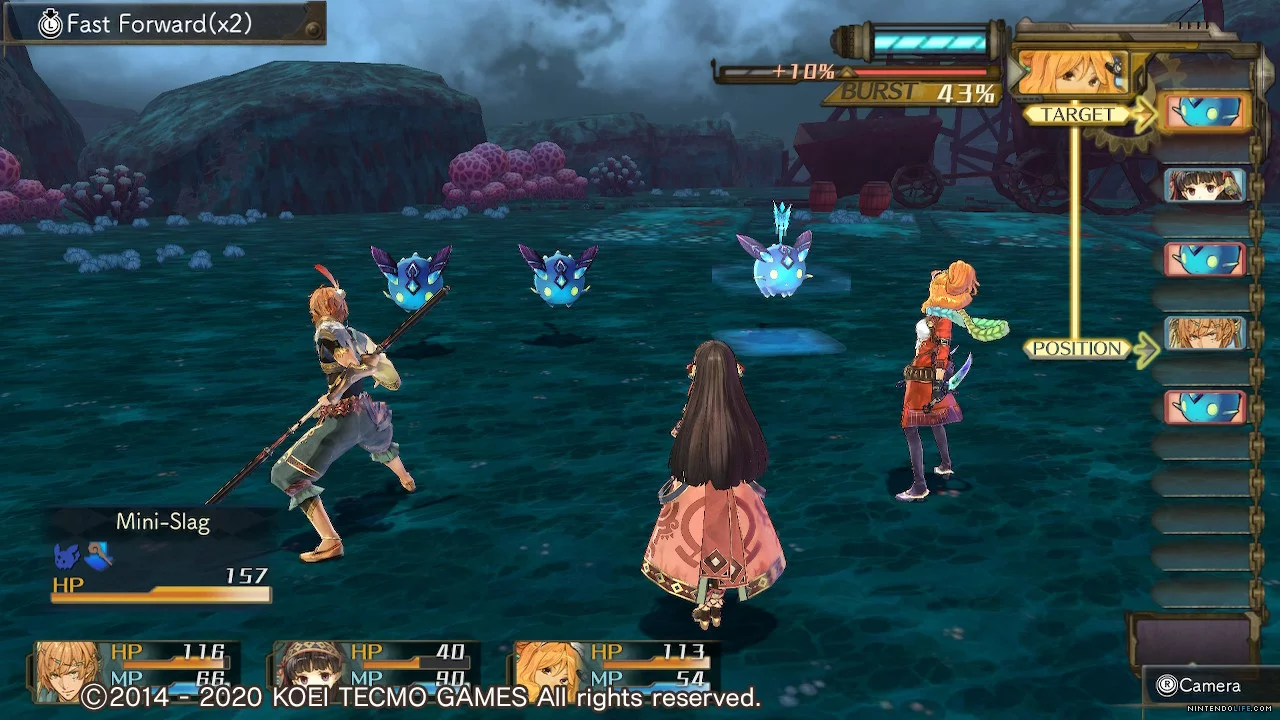This screenshot has width=1280, height=720.
Task: Choose the dark-haired girl portrait in turn order
Action: click(1205, 185)
